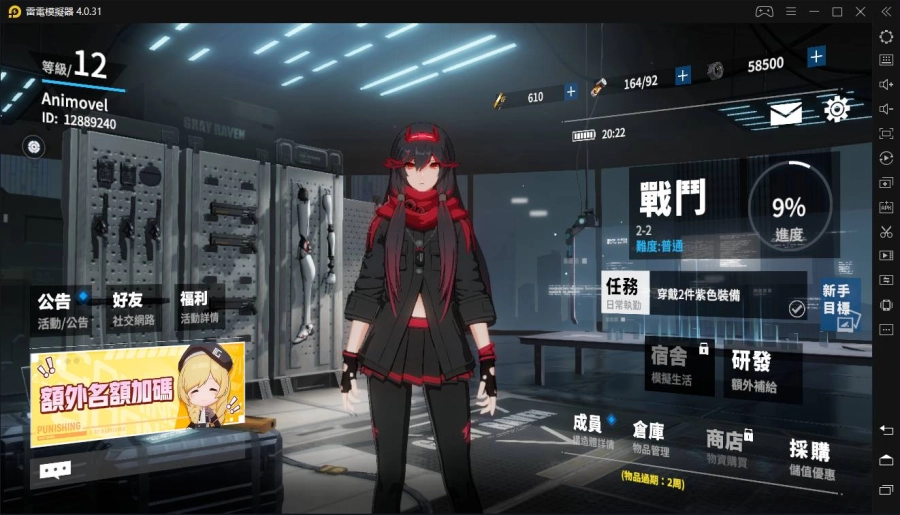This screenshot has width=900, height=515.
Task: Open the chat bubble icon
Action: 55,468
